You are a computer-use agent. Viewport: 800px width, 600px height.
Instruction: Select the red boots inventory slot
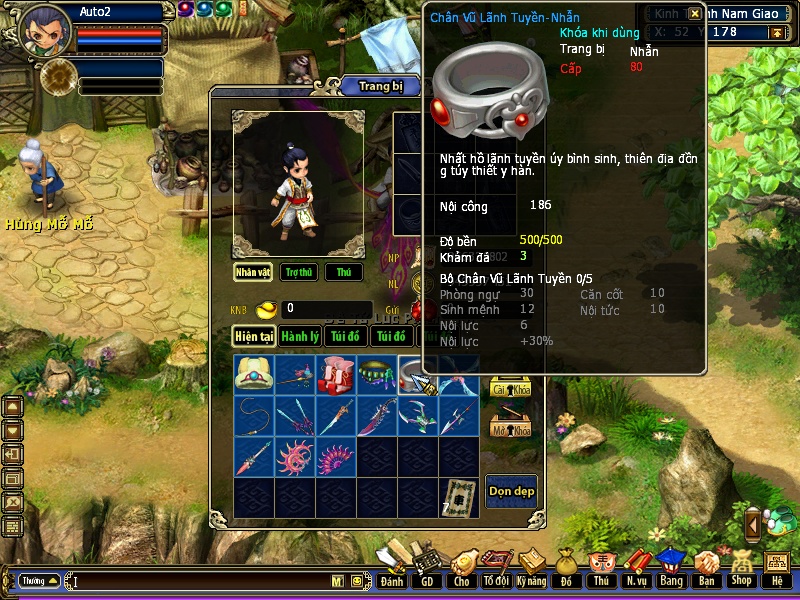click(335, 375)
